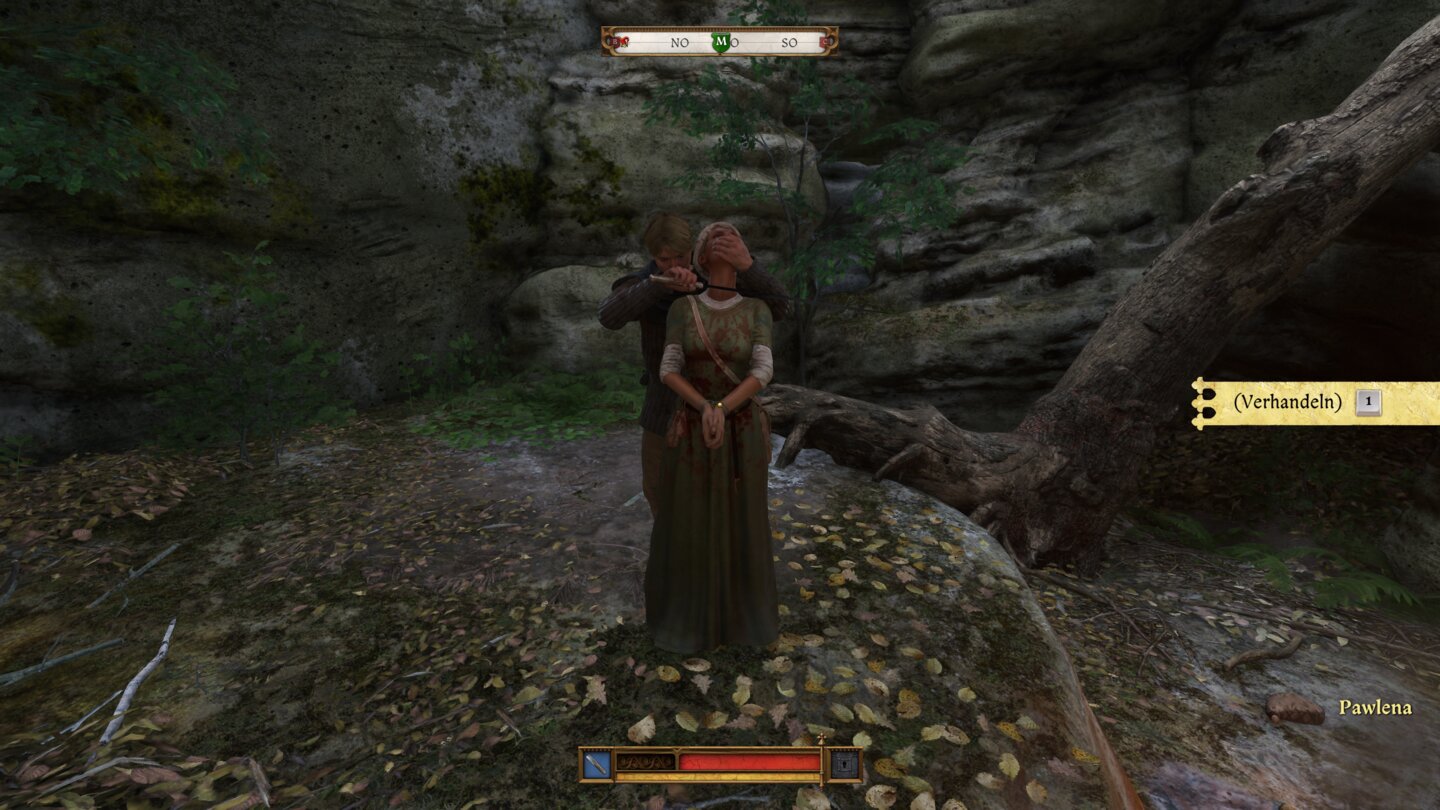Click the ornamental scroll panel on the health bar
This screenshot has height=810, width=1440.
coord(643,760)
